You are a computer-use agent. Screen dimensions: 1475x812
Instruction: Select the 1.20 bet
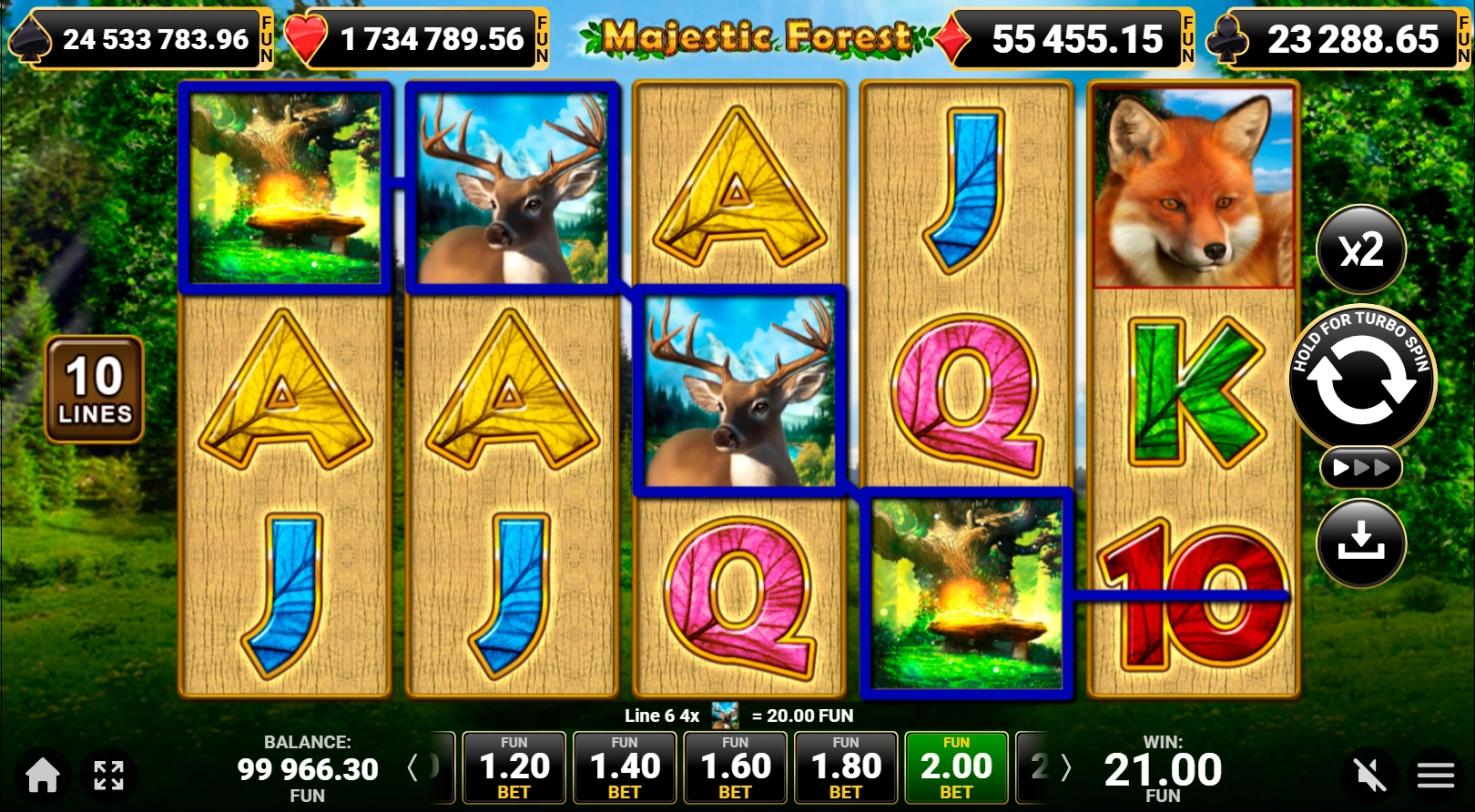514,767
